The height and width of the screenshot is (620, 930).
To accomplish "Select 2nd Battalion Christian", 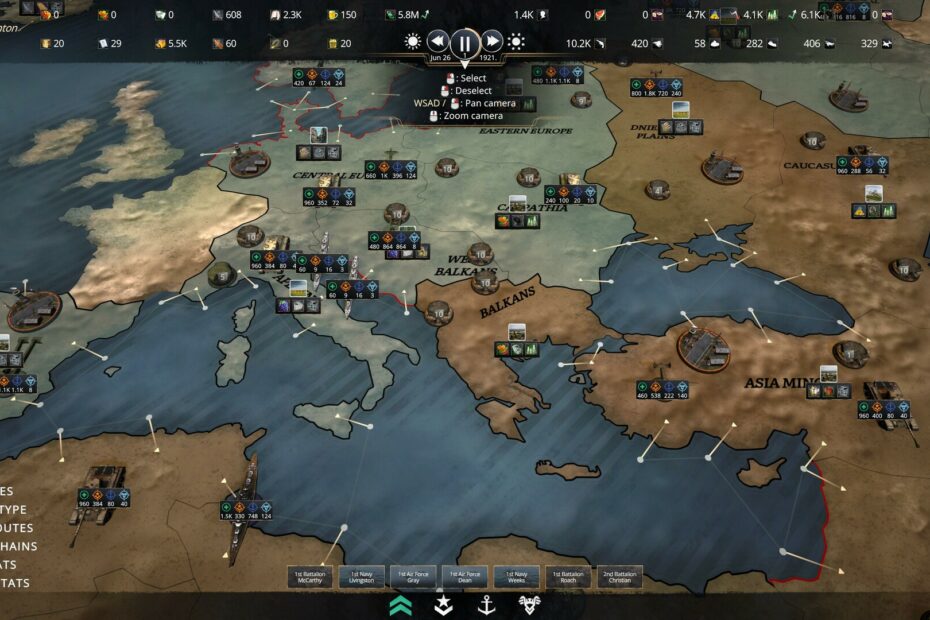I will click(620, 578).
